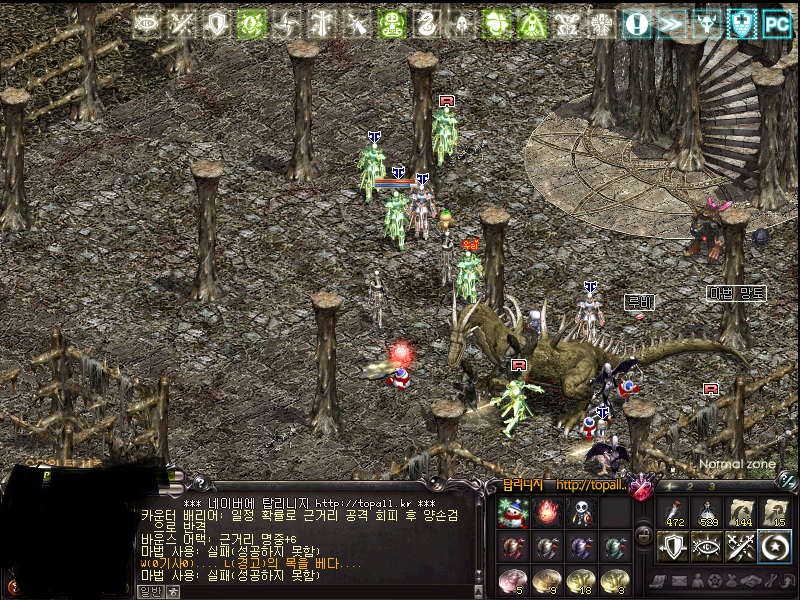Use the scroll stack showing 144
Screen dimensions: 800x600
pyautogui.click(x=741, y=511)
